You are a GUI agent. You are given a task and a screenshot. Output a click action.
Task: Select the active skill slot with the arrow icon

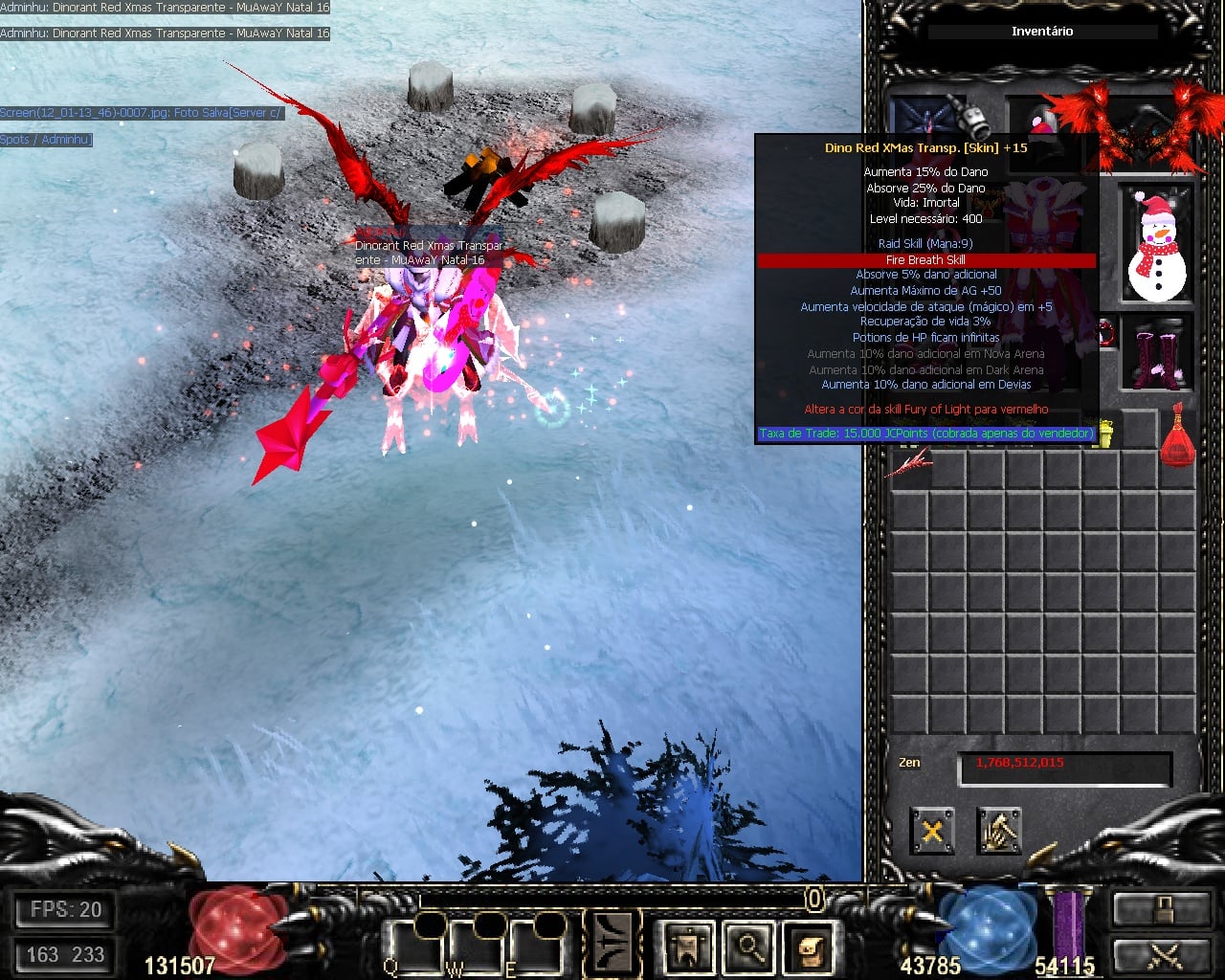(x=612, y=944)
